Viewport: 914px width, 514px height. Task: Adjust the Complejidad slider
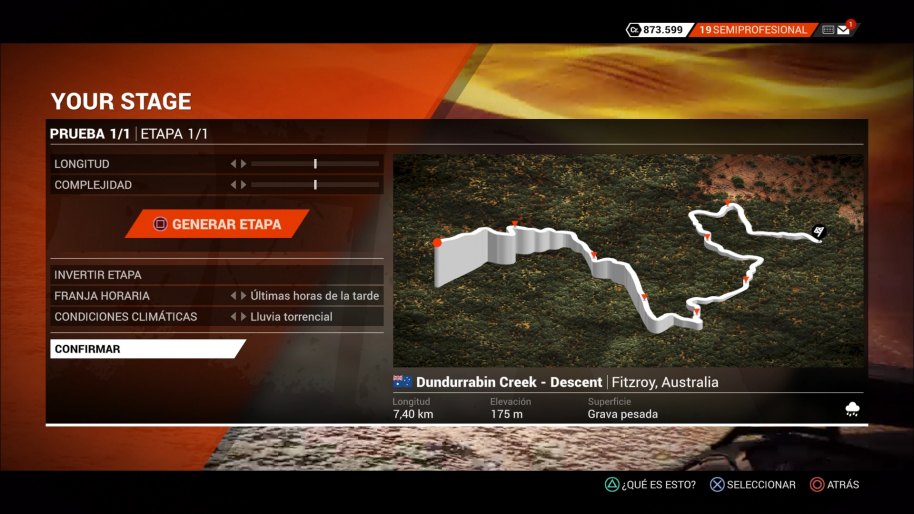point(315,185)
